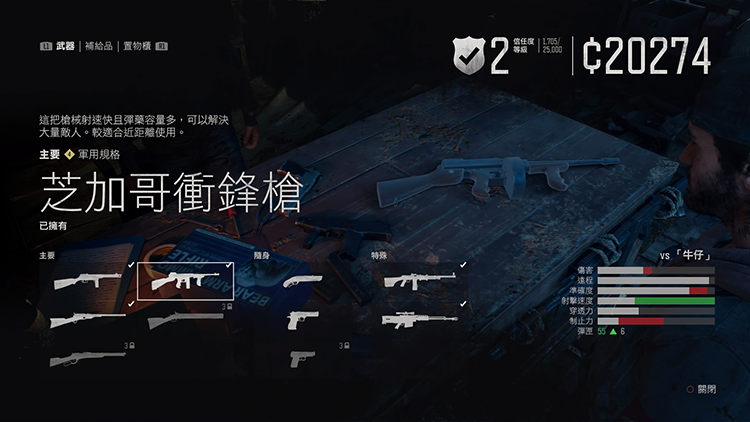Screen dimensions: 750x422
Task: Select the sawed-off shotgun sidearm
Action: [x=303, y=282]
